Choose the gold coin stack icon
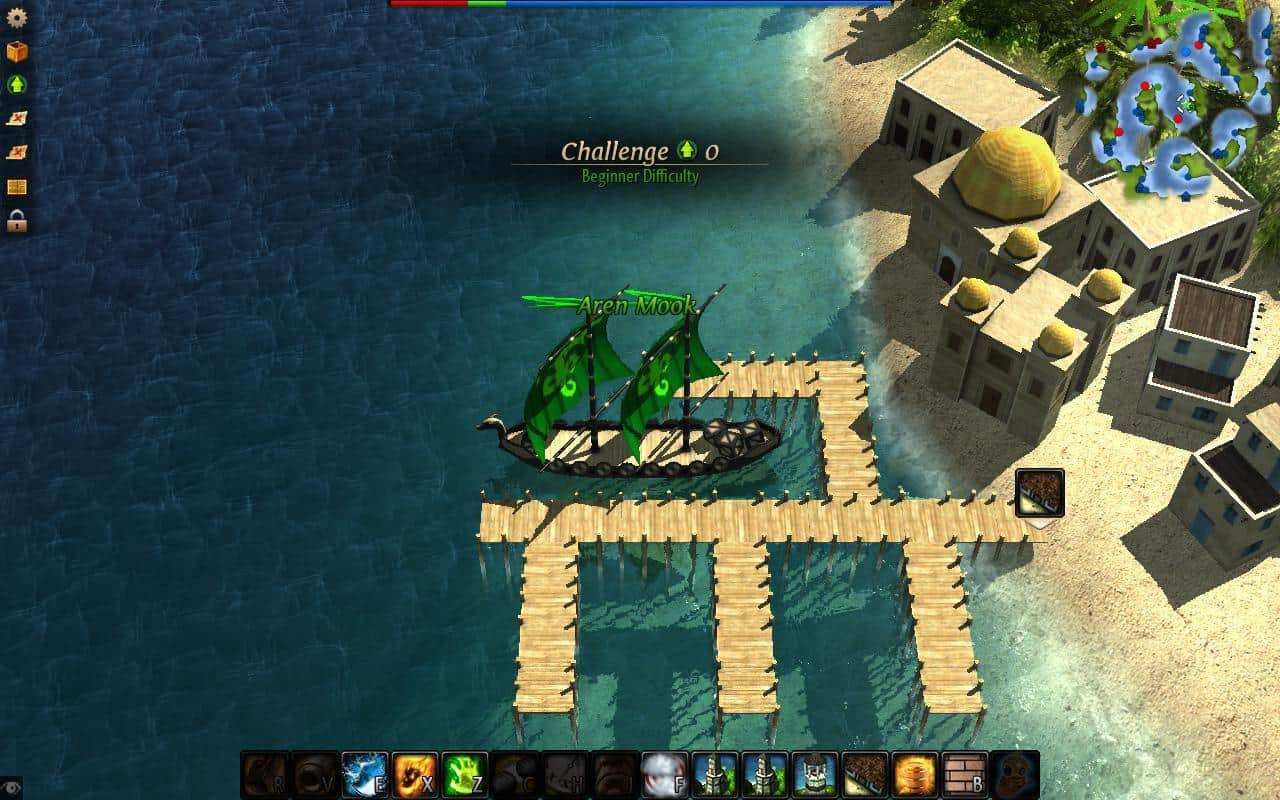 (915, 775)
